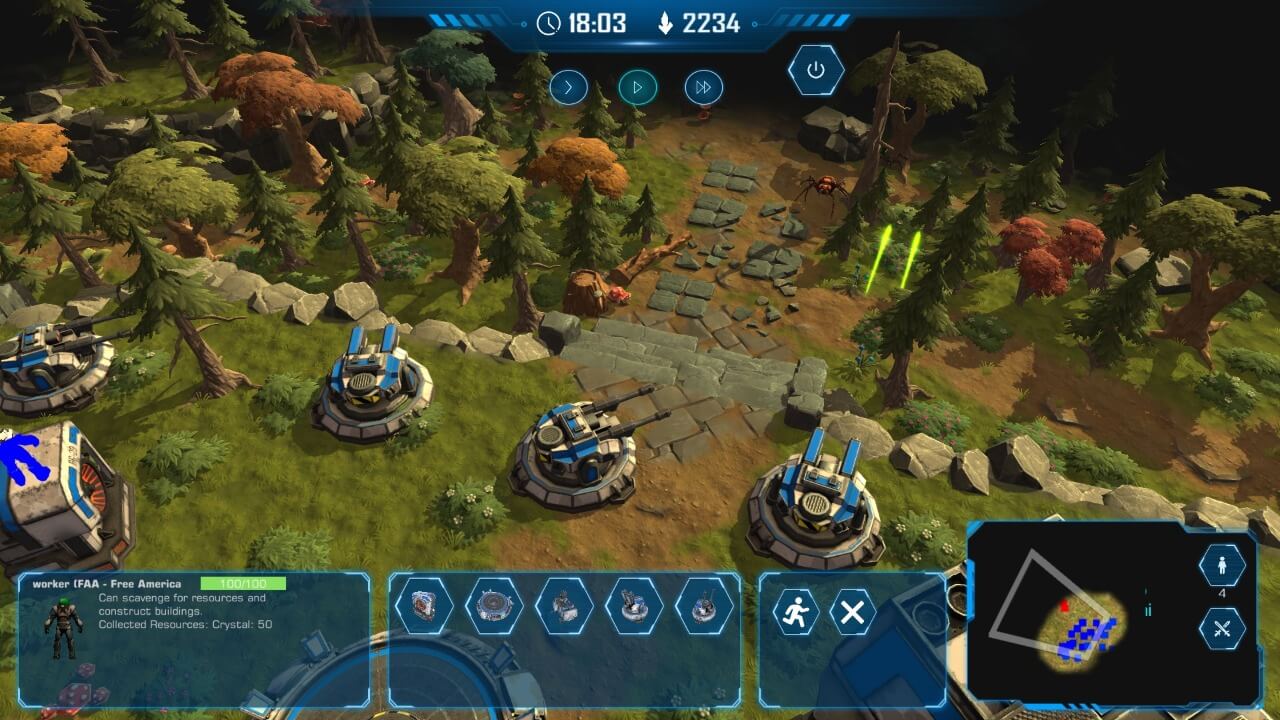1280x720 pixels.
Task: Click the selected worker portrait
Action: coord(63,630)
